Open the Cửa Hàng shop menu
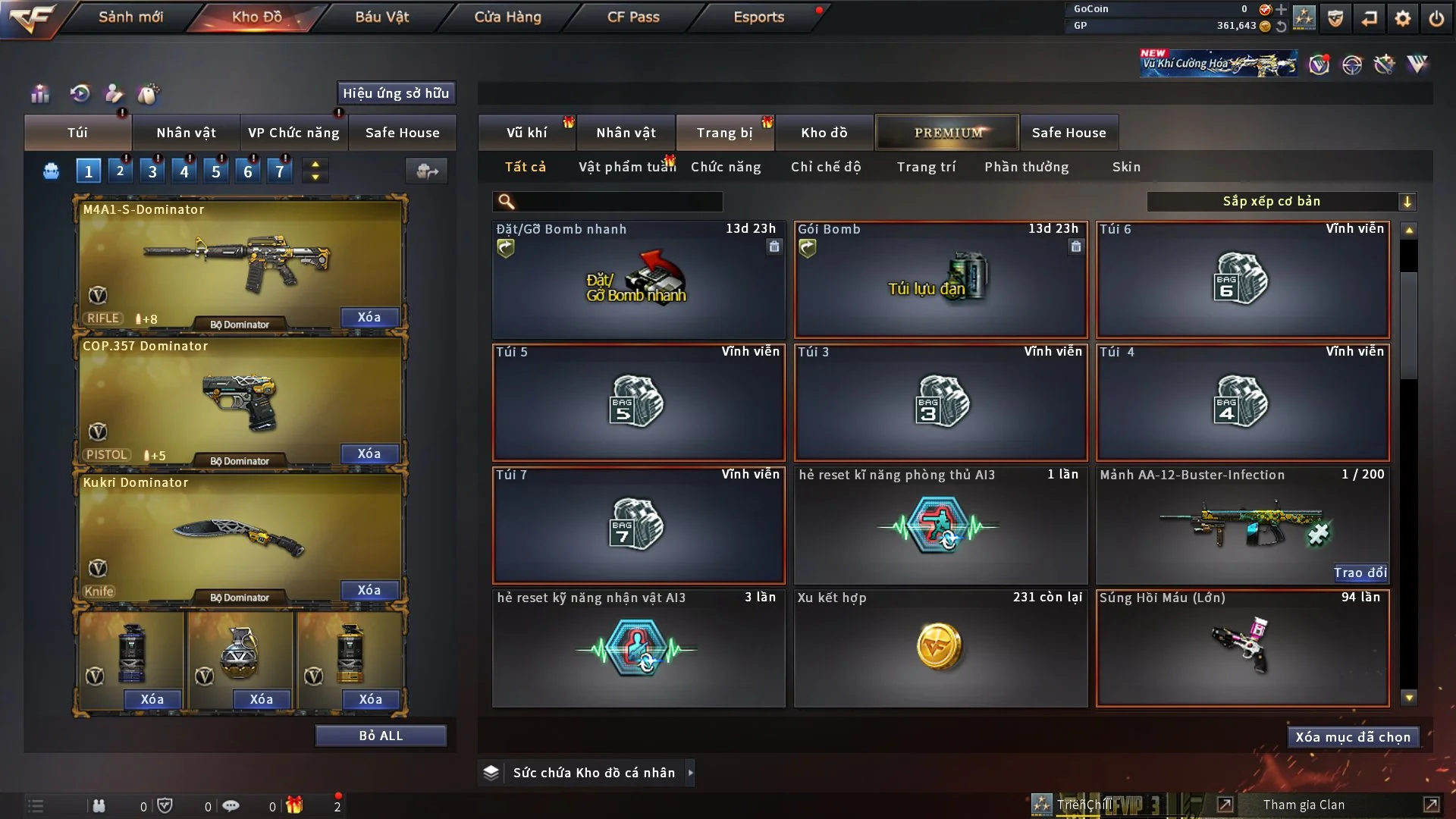The image size is (1456, 819). pos(507,17)
